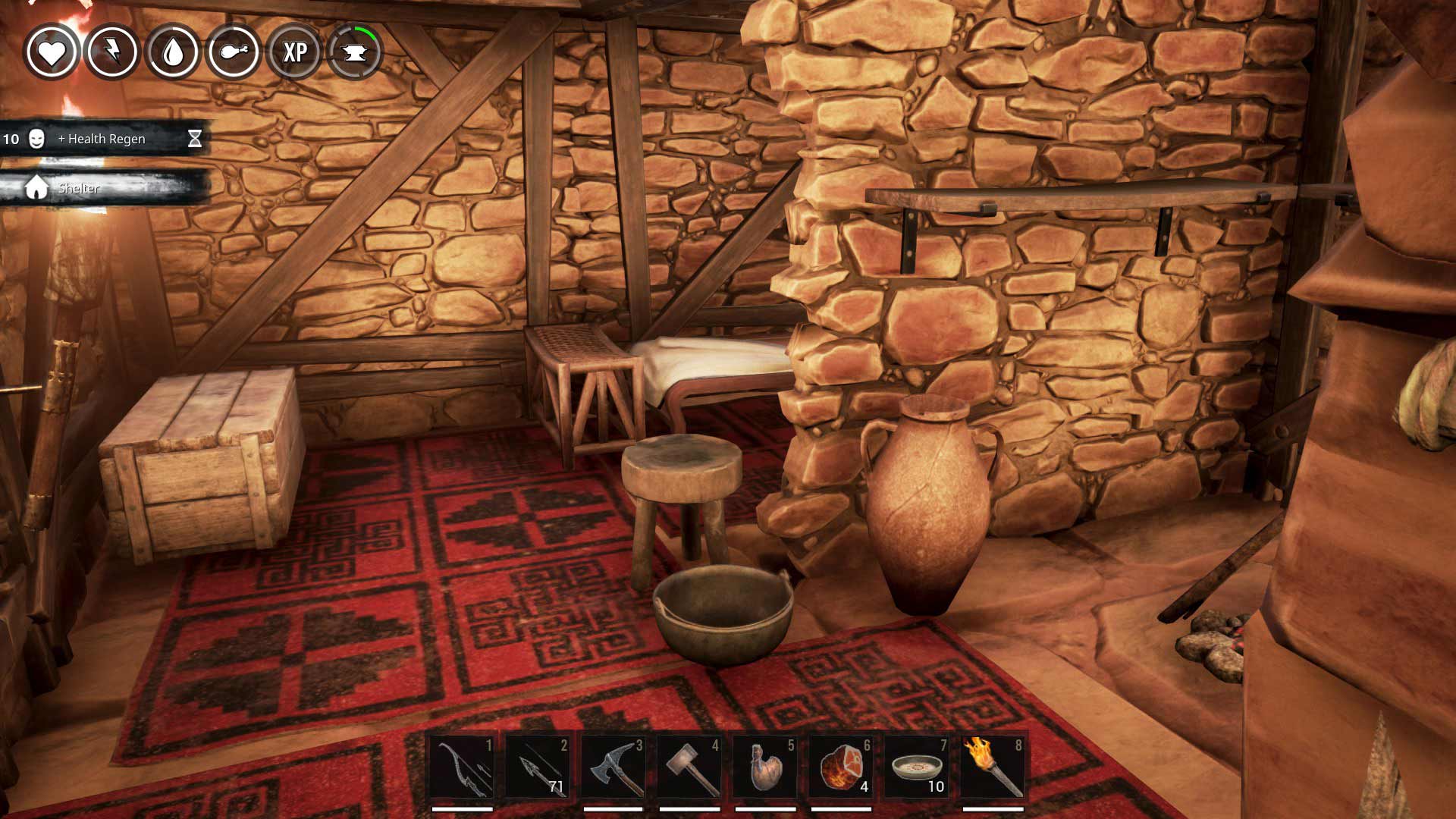1456x819 pixels.
Task: Select the bow in hotbar slot 1
Action: click(462, 767)
